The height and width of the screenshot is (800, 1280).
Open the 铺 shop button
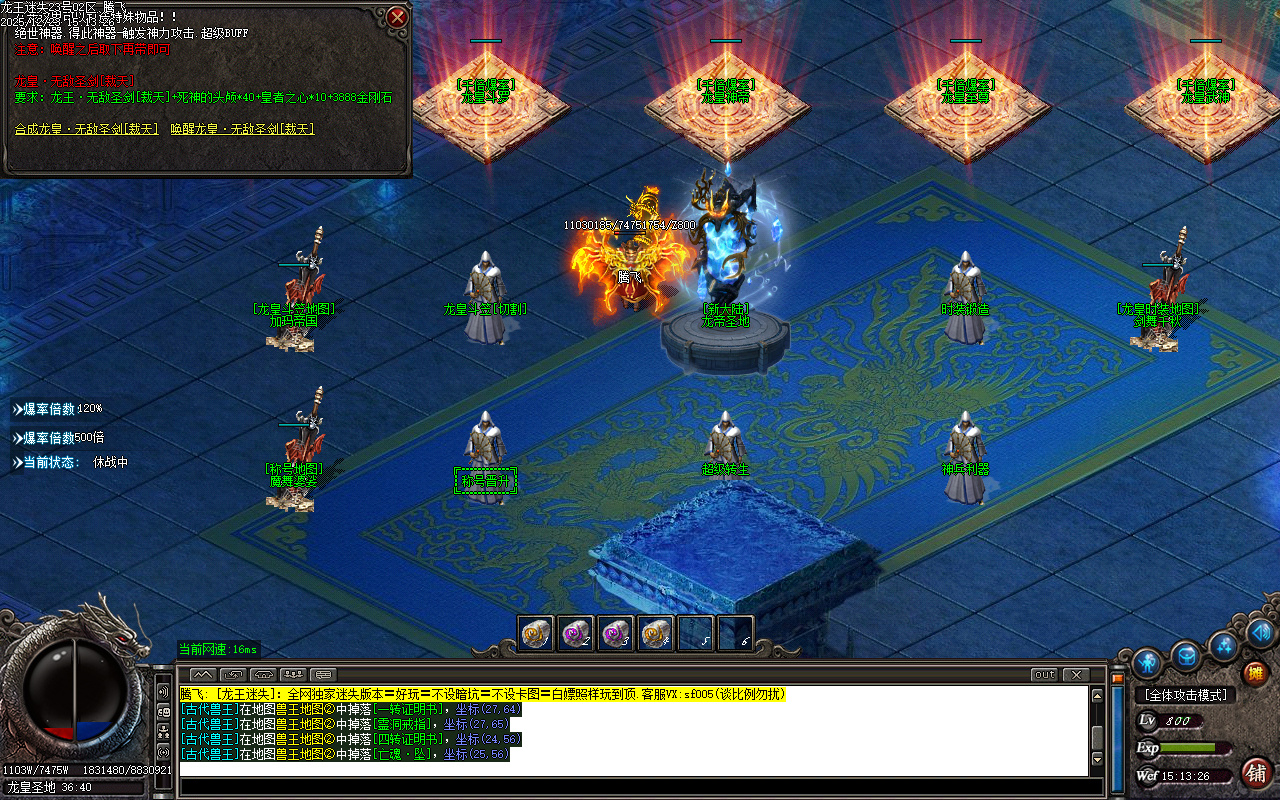1256,772
